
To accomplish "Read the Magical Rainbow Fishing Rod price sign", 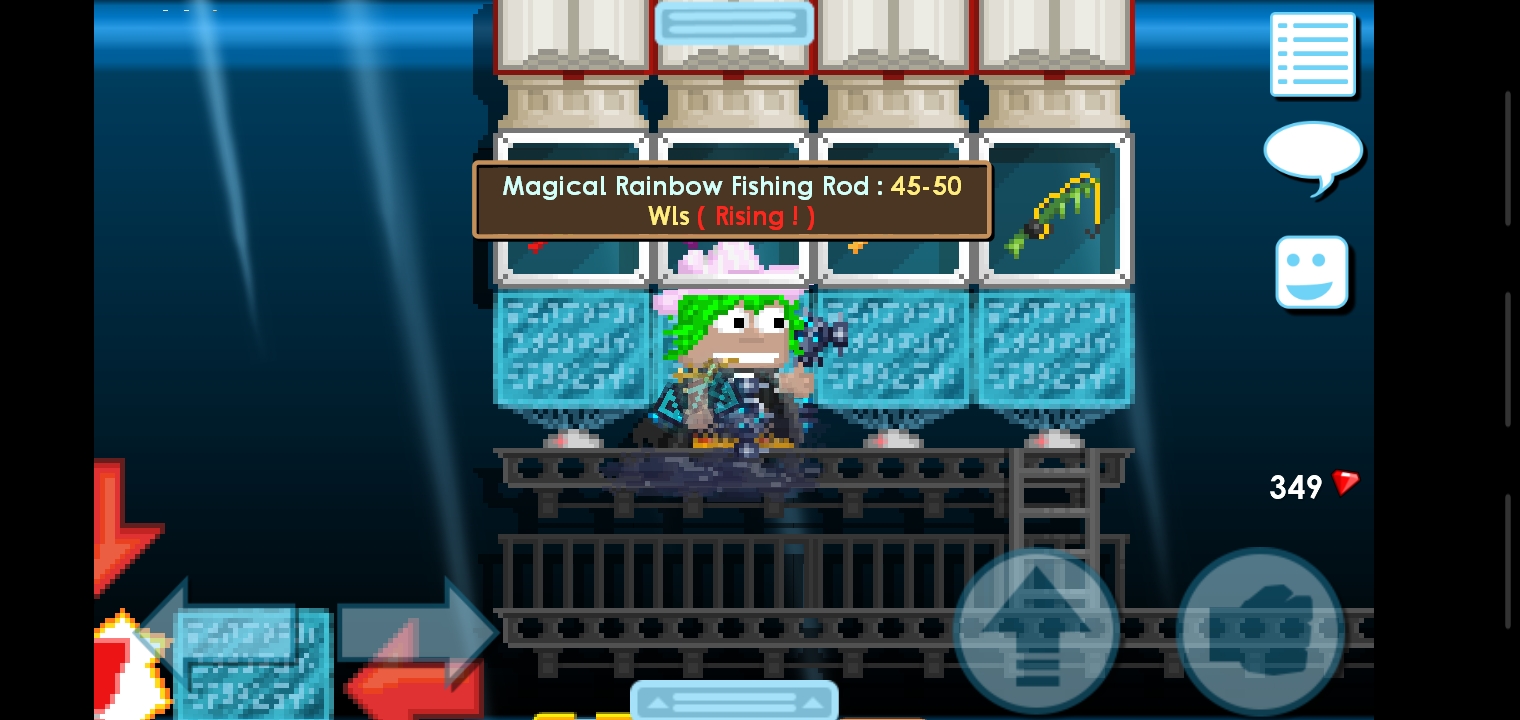I will (x=732, y=200).
